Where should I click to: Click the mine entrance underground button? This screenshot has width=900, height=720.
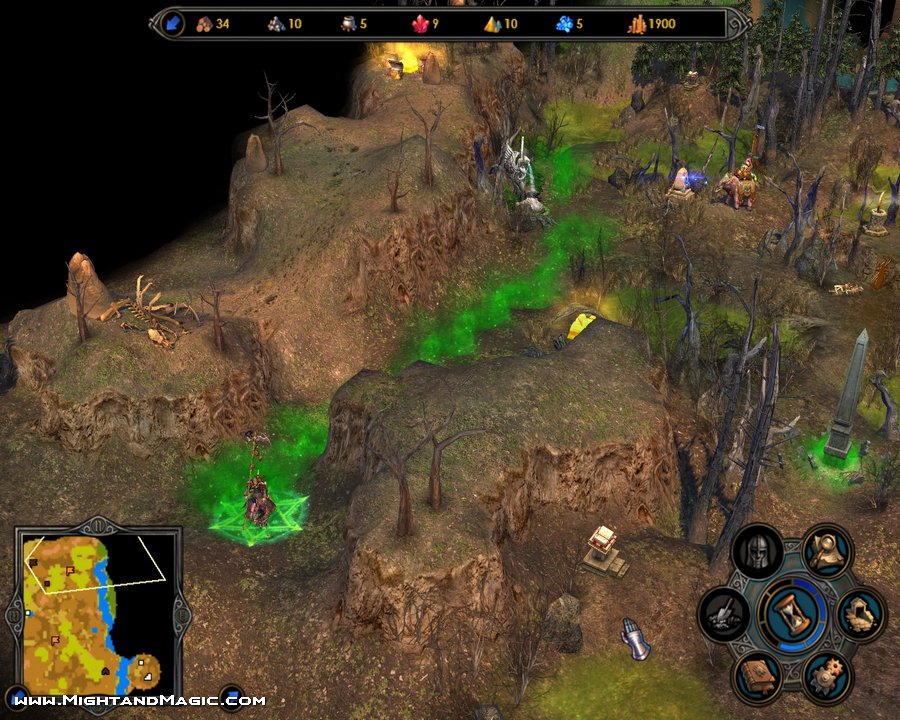tap(860, 614)
